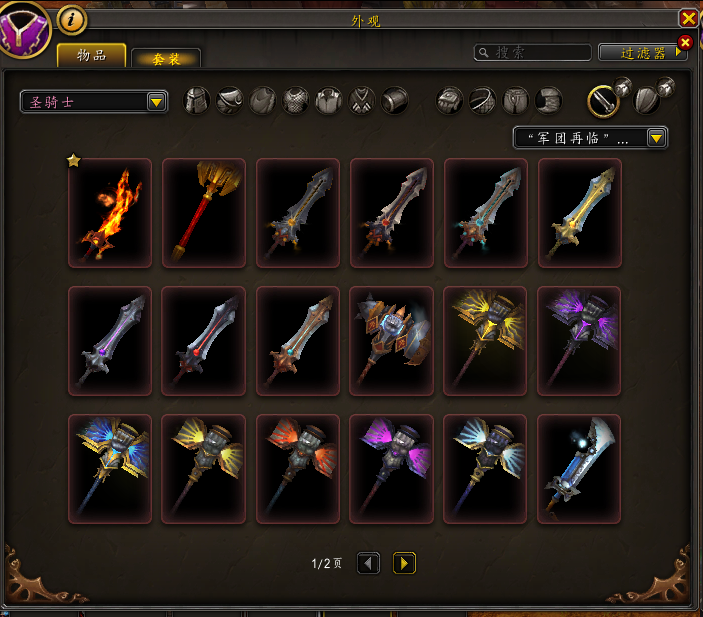
Task: Select the highlighted main-hand weapon slot
Action: (x=604, y=99)
